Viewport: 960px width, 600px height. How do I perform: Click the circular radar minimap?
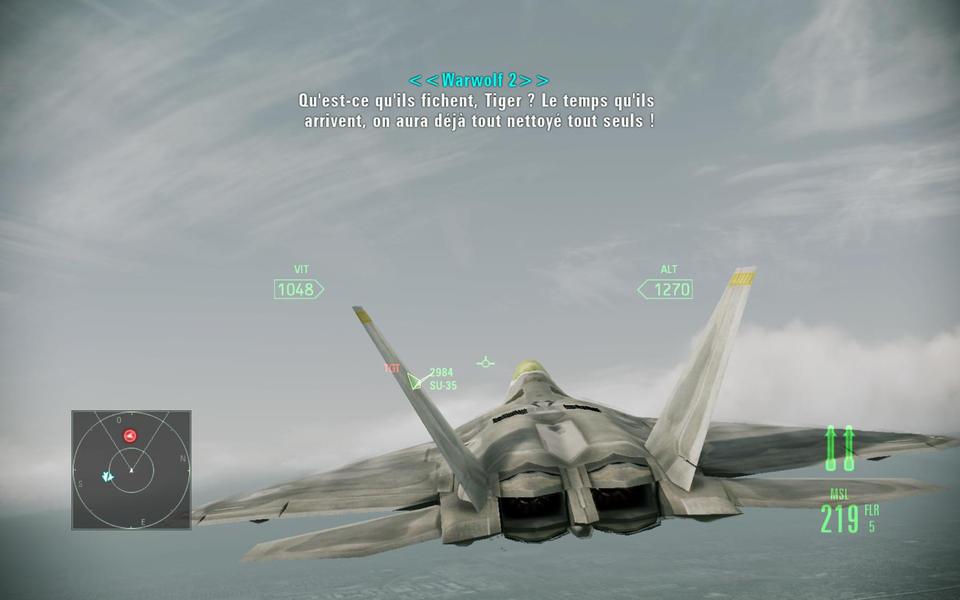(131, 469)
